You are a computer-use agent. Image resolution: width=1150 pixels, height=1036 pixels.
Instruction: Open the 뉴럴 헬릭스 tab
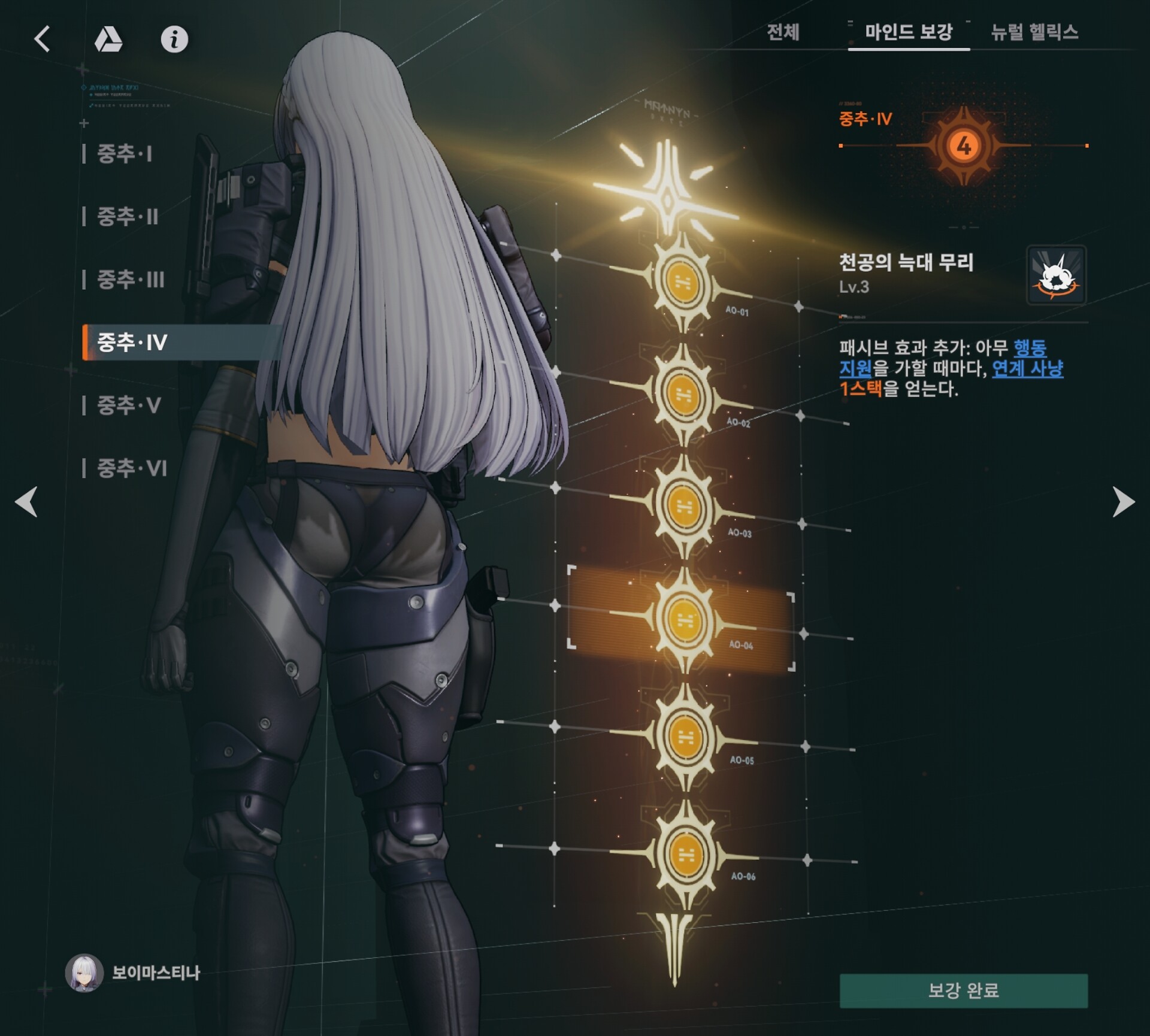pyautogui.click(x=1034, y=32)
